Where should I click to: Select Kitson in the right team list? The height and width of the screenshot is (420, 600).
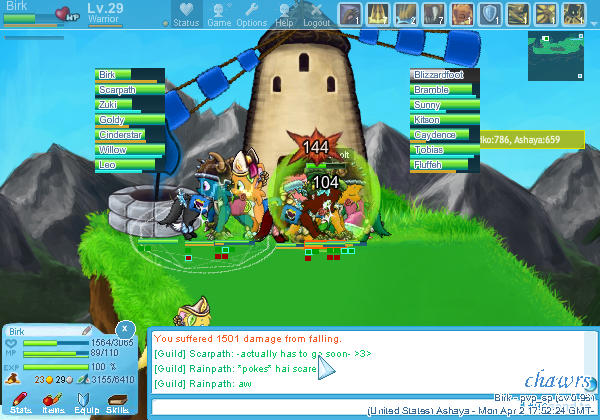(444, 120)
